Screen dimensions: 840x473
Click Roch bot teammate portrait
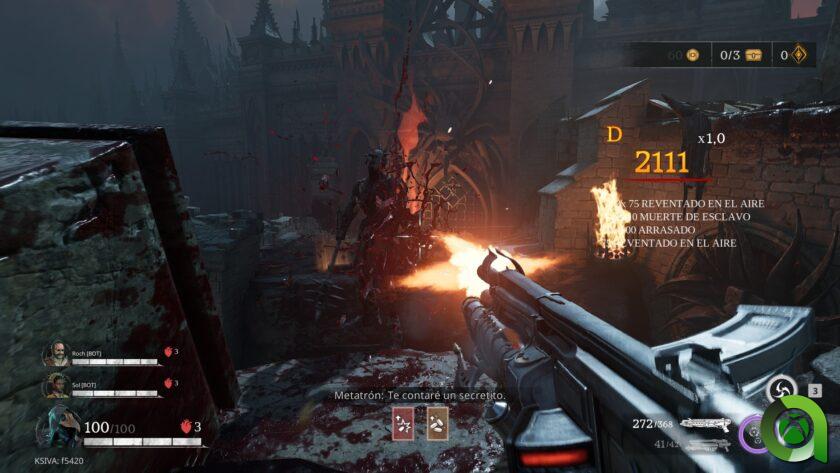[x=56, y=355]
